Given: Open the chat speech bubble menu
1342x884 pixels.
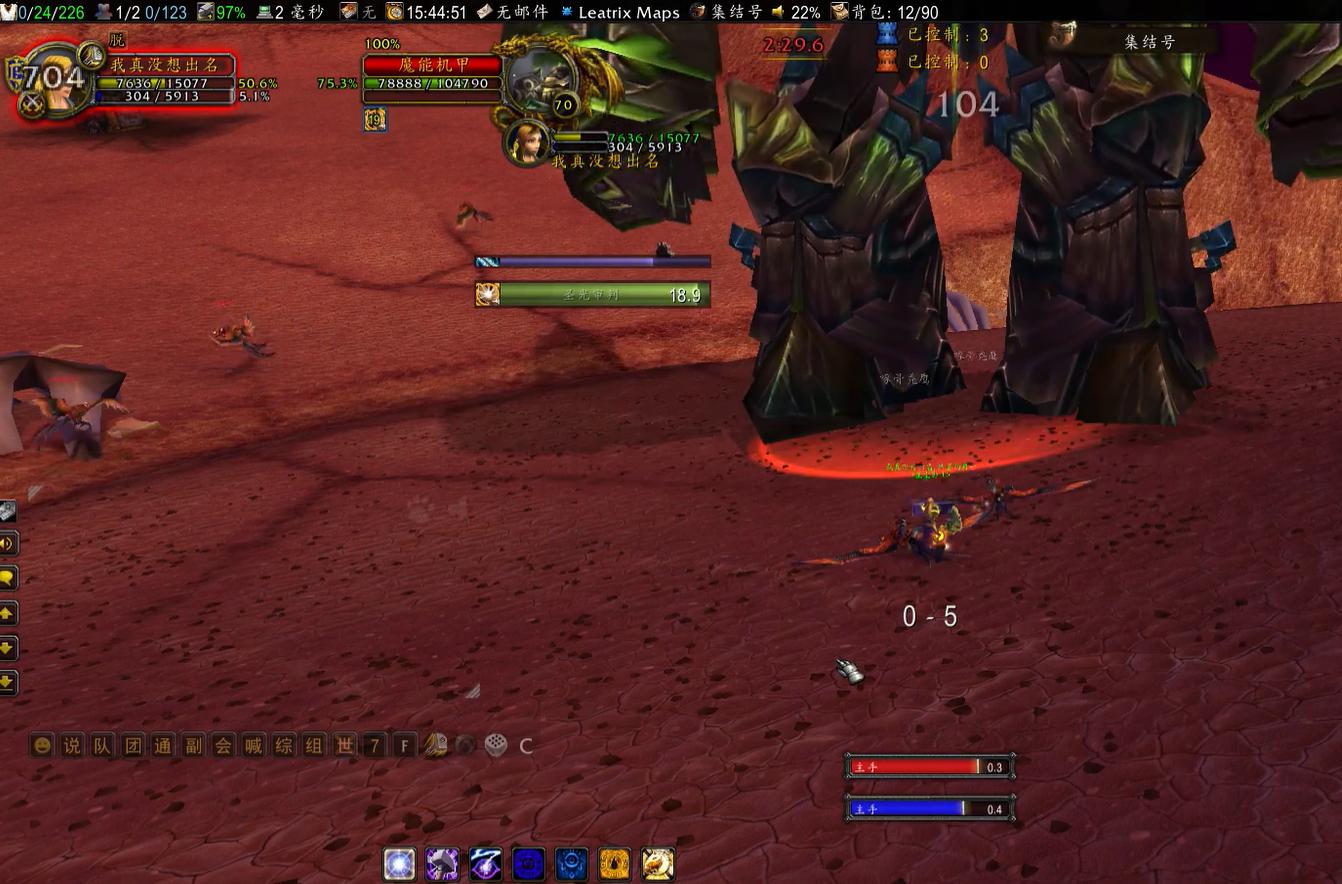Looking at the screenshot, I should click(8, 578).
